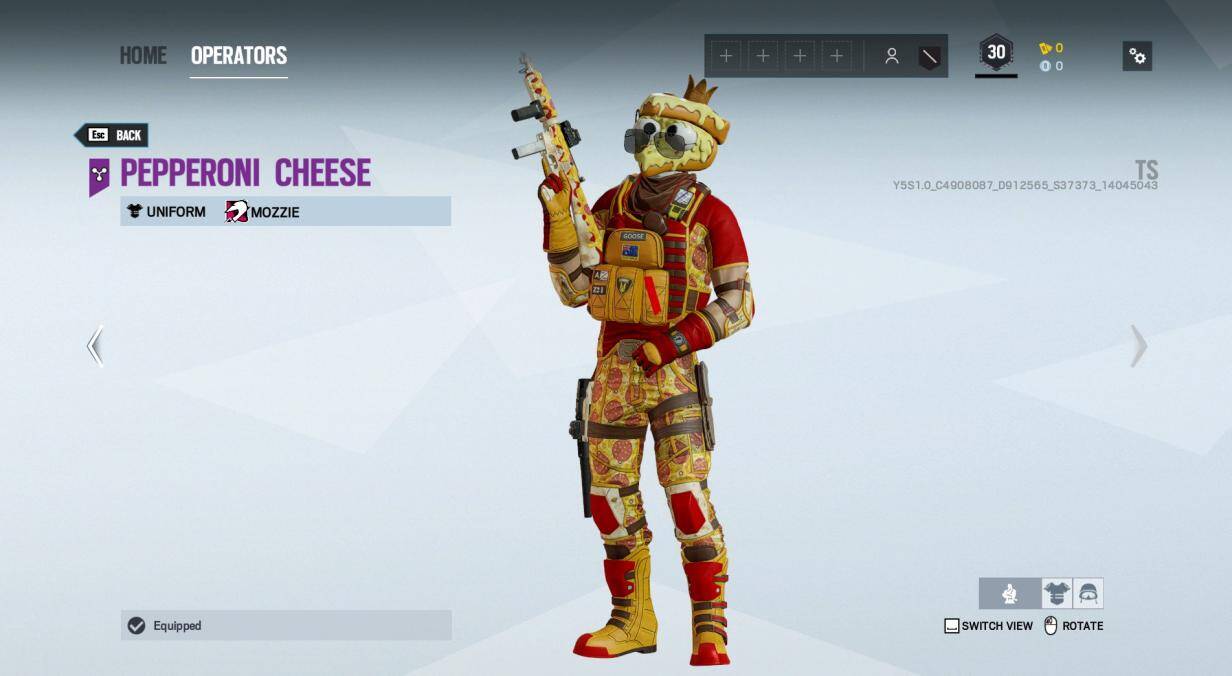Open the gear settings menu
Viewport: 1232px width, 676px height.
[1137, 56]
